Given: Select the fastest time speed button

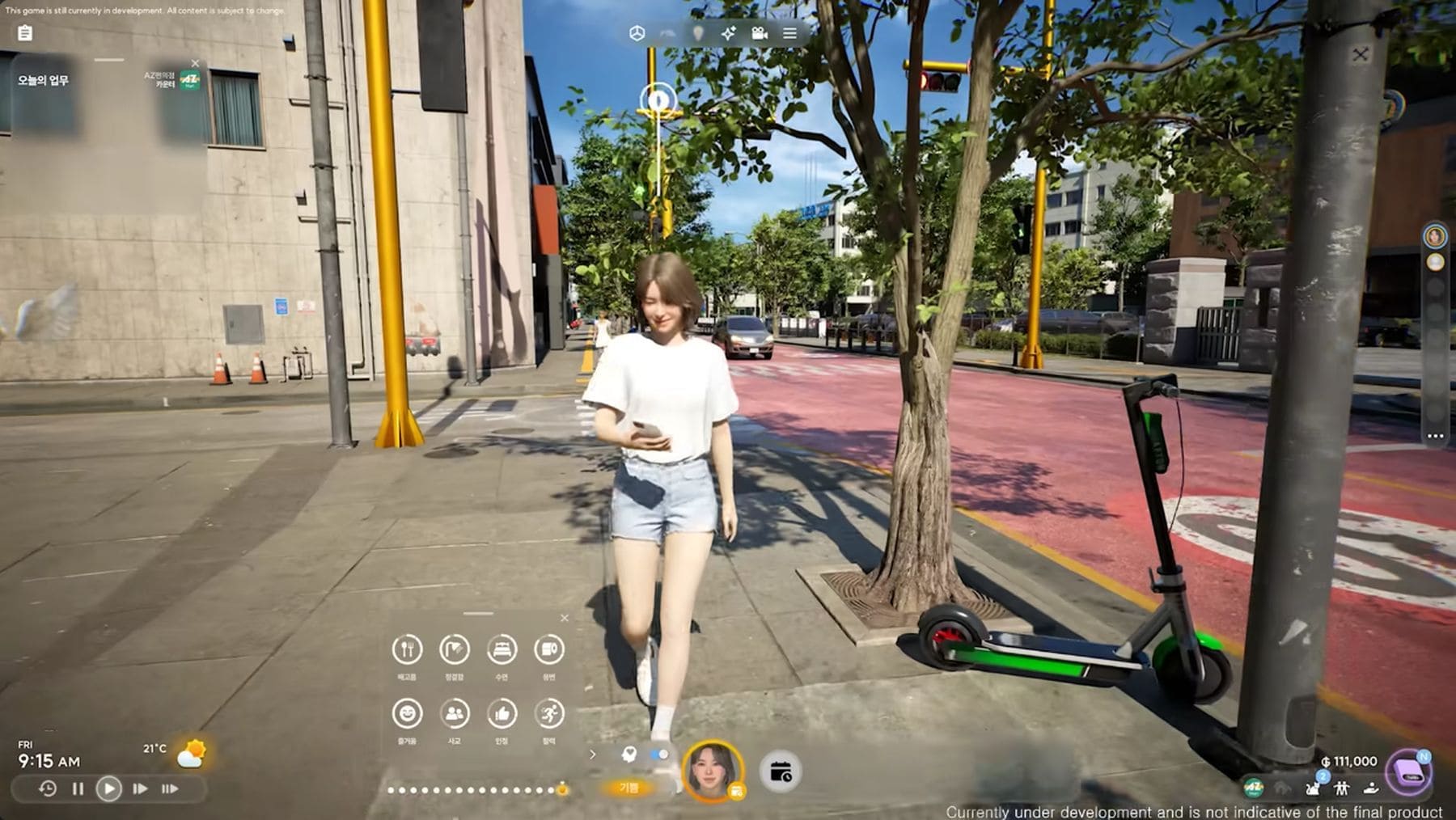Looking at the screenshot, I should (170, 788).
